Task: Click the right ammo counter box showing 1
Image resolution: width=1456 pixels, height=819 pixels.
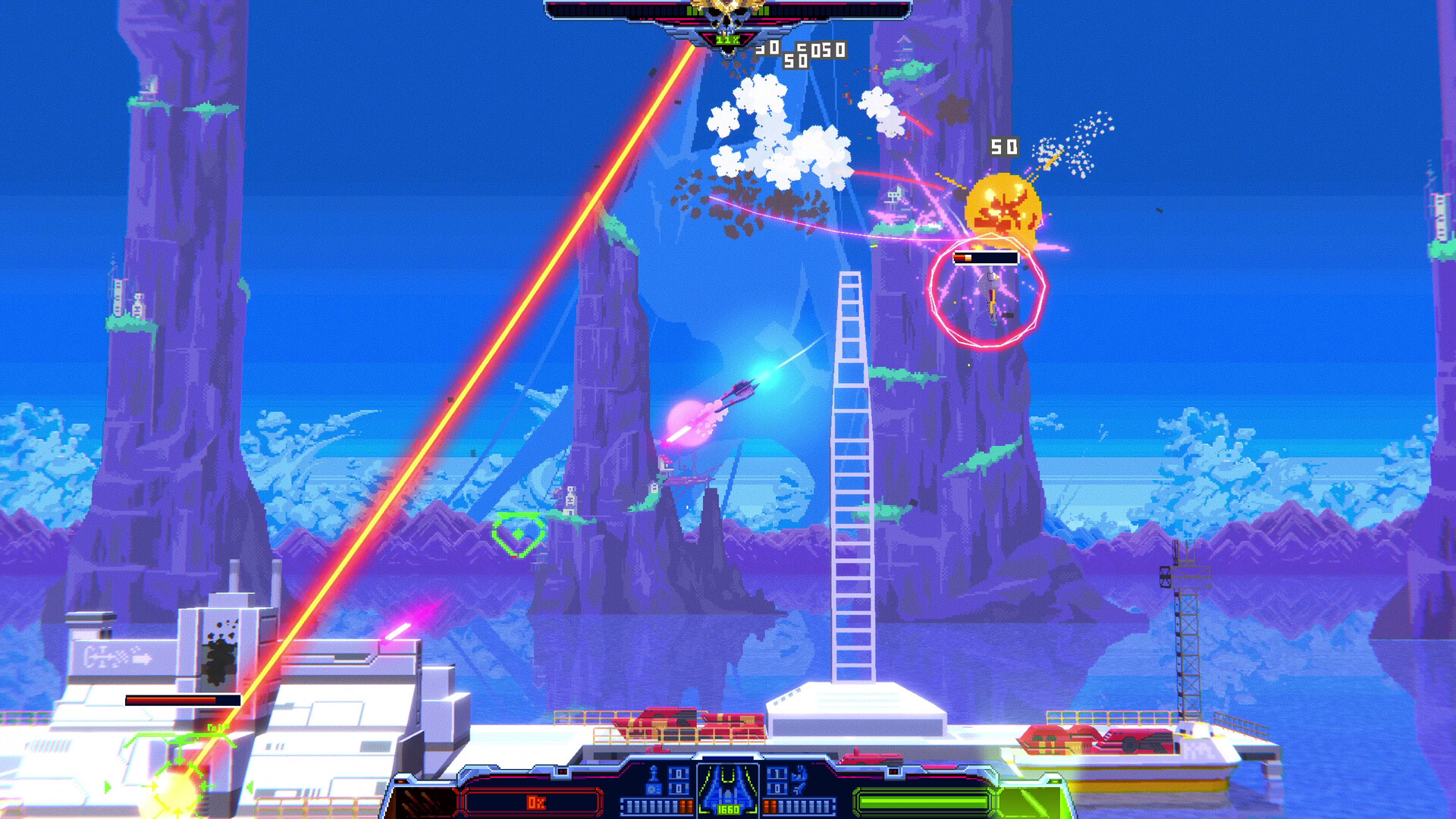Action: (x=776, y=773)
